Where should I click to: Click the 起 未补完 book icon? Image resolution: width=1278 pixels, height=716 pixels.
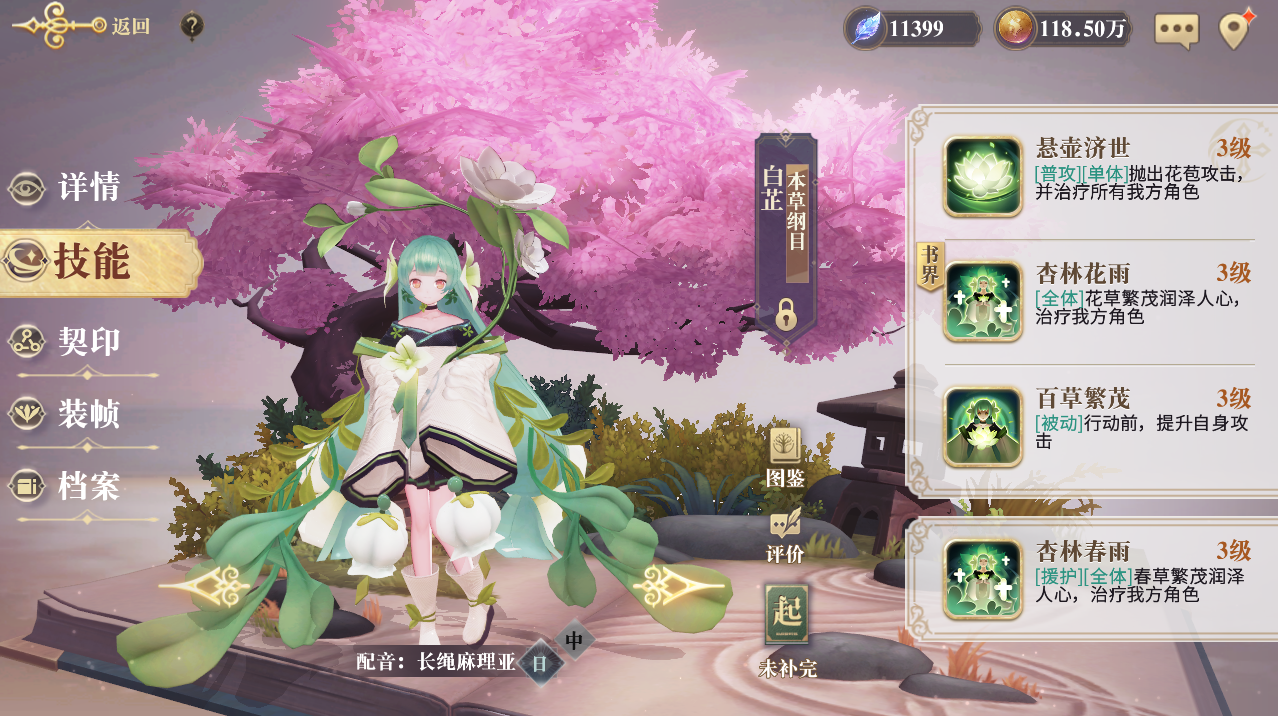point(787,615)
